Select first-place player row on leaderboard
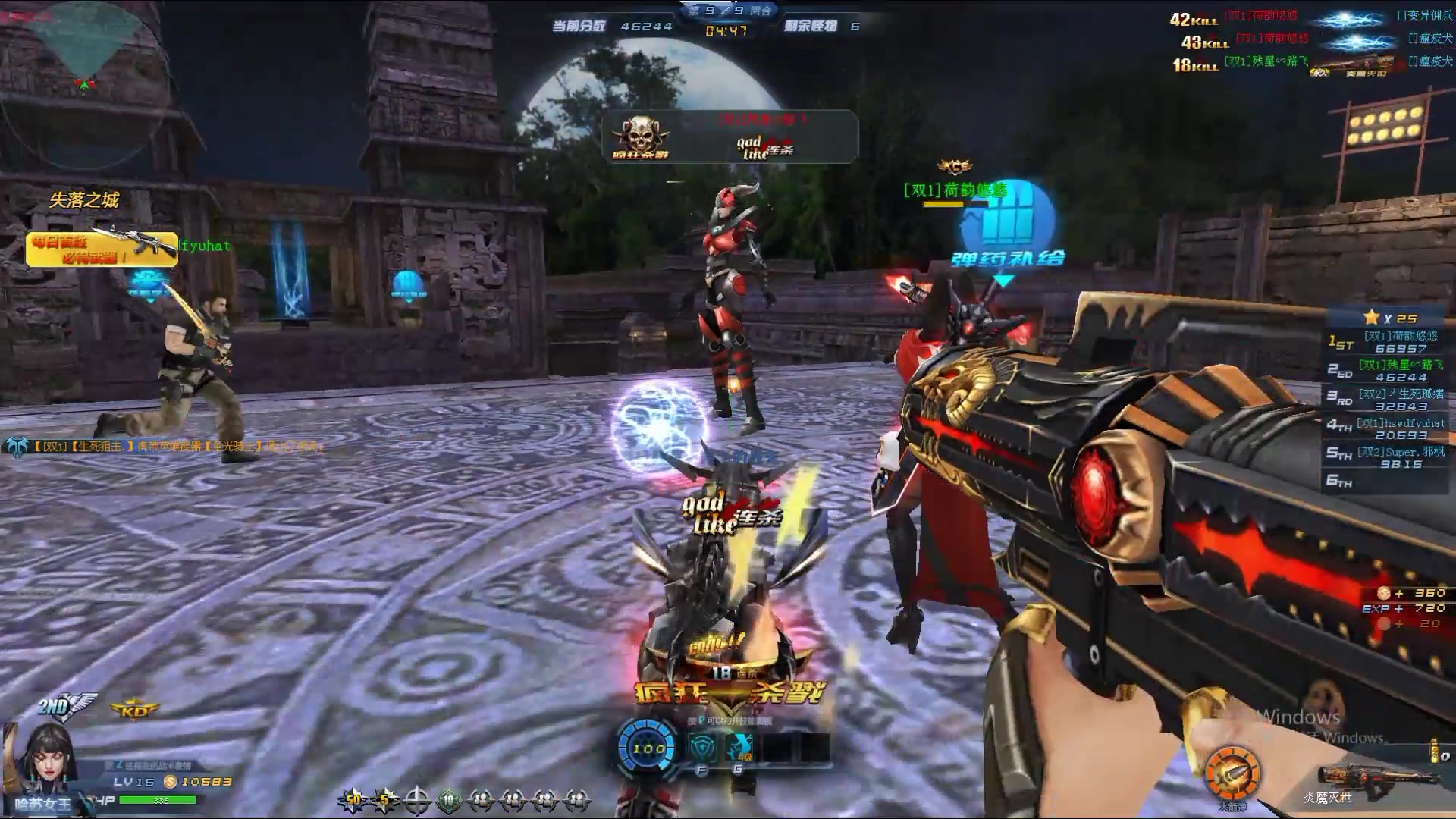The image size is (1456, 819). [x=1386, y=342]
